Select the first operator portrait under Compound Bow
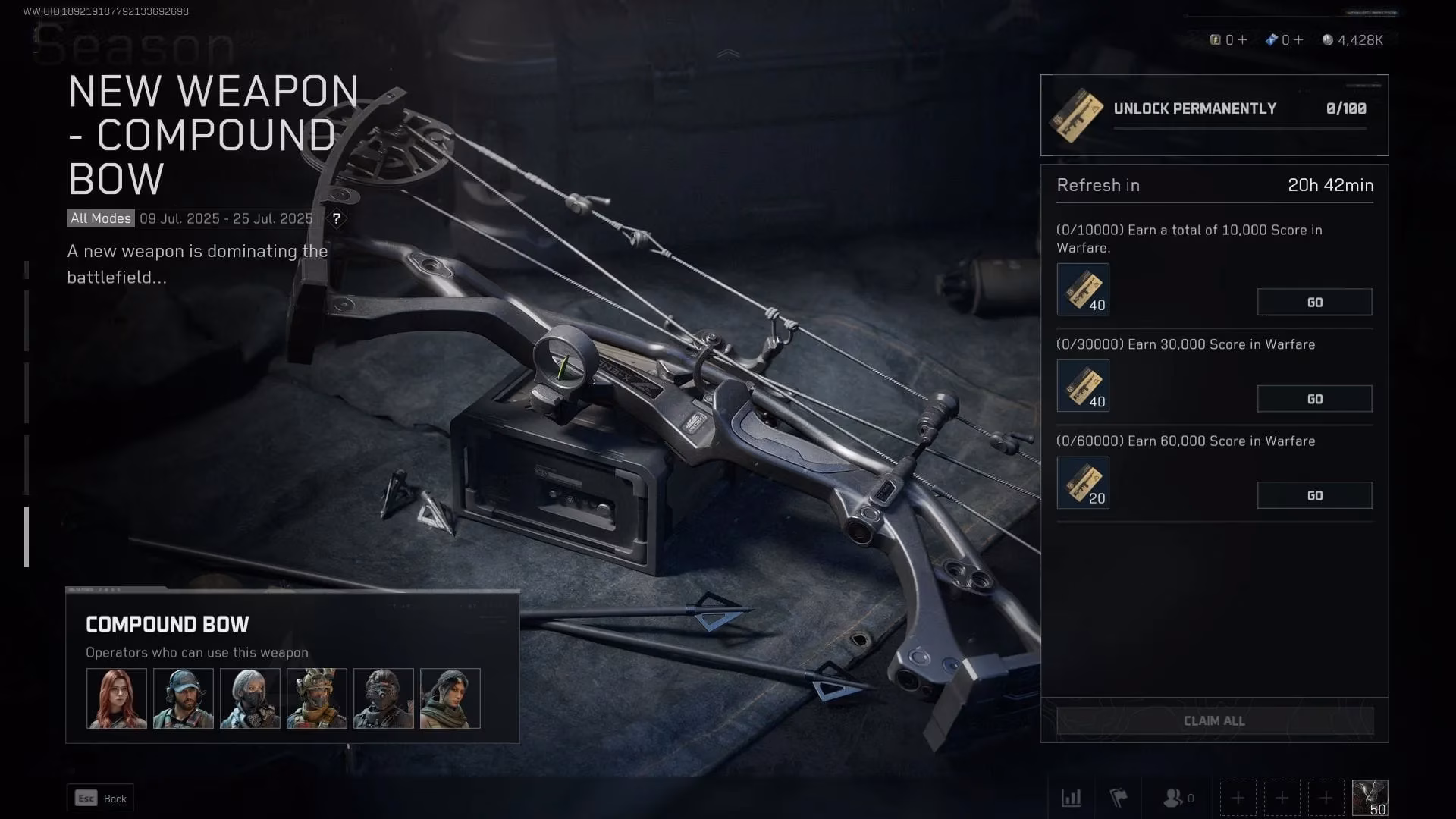This screenshot has height=819, width=1456. click(x=115, y=696)
